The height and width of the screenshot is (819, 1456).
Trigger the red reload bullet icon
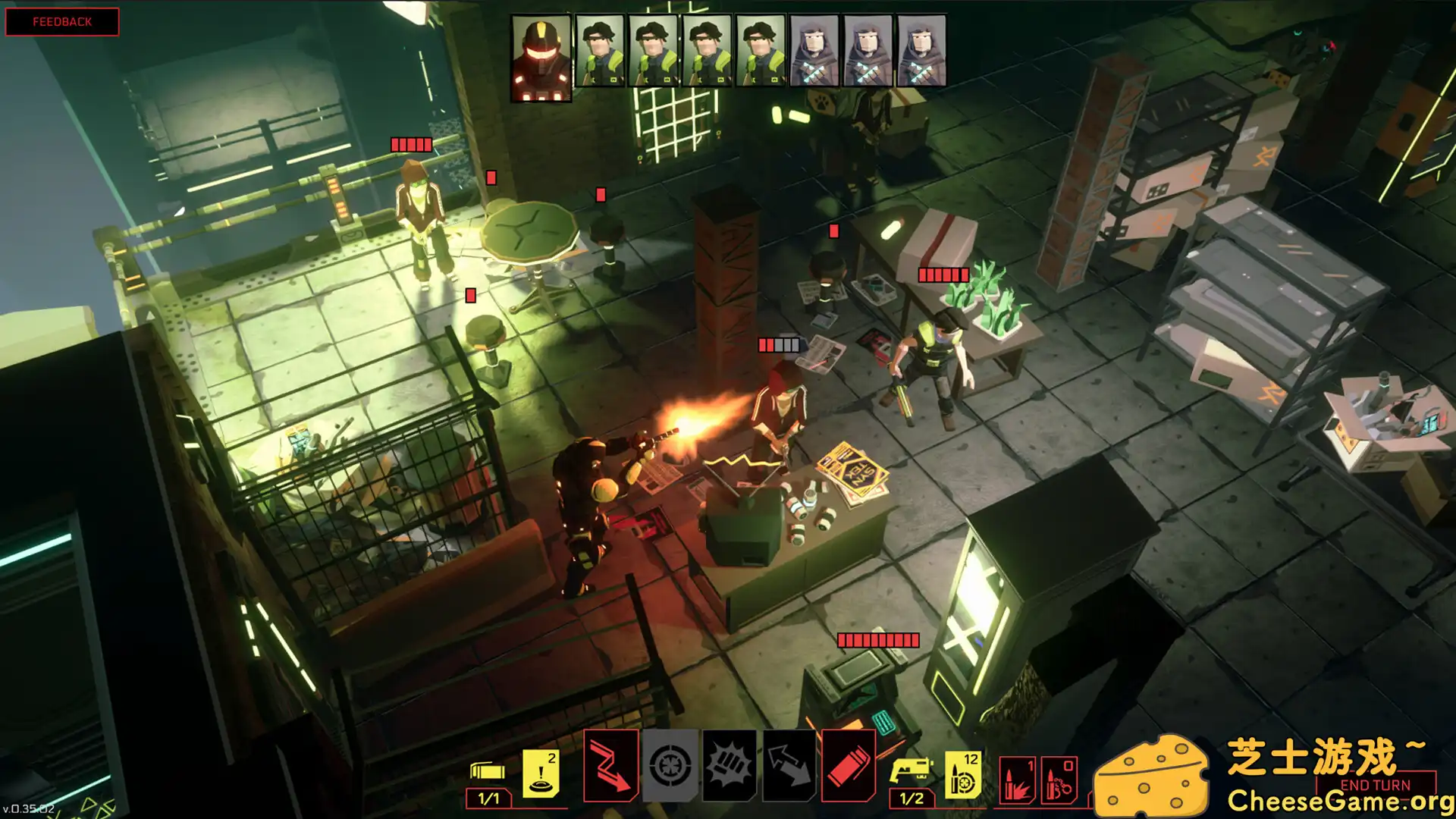pyautogui.click(x=849, y=766)
